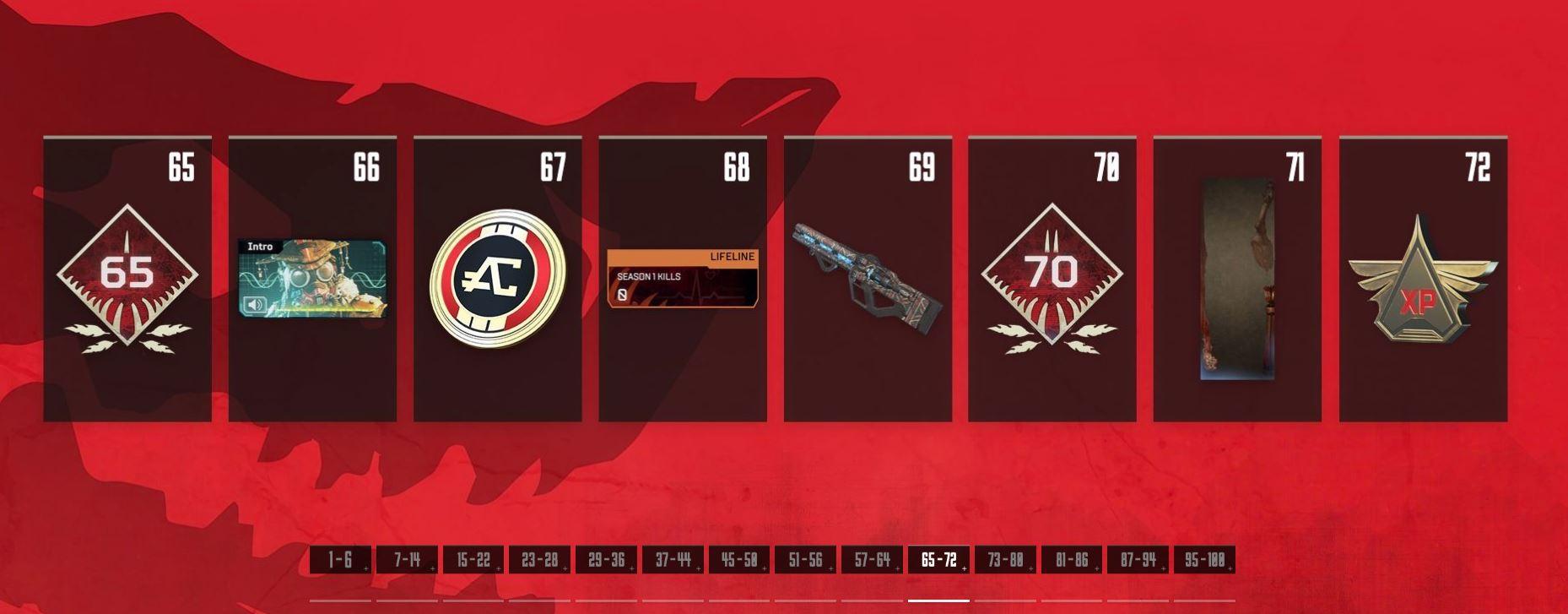This screenshot has height=614, width=1568.
Task: Open the level 66 Intro quip reward
Action: [x=312, y=279]
